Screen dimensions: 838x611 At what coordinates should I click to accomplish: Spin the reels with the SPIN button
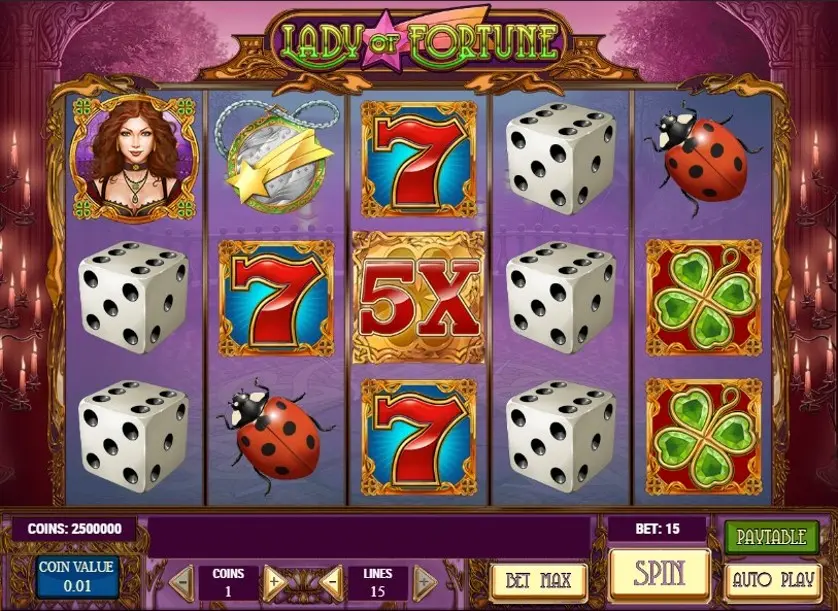click(659, 574)
